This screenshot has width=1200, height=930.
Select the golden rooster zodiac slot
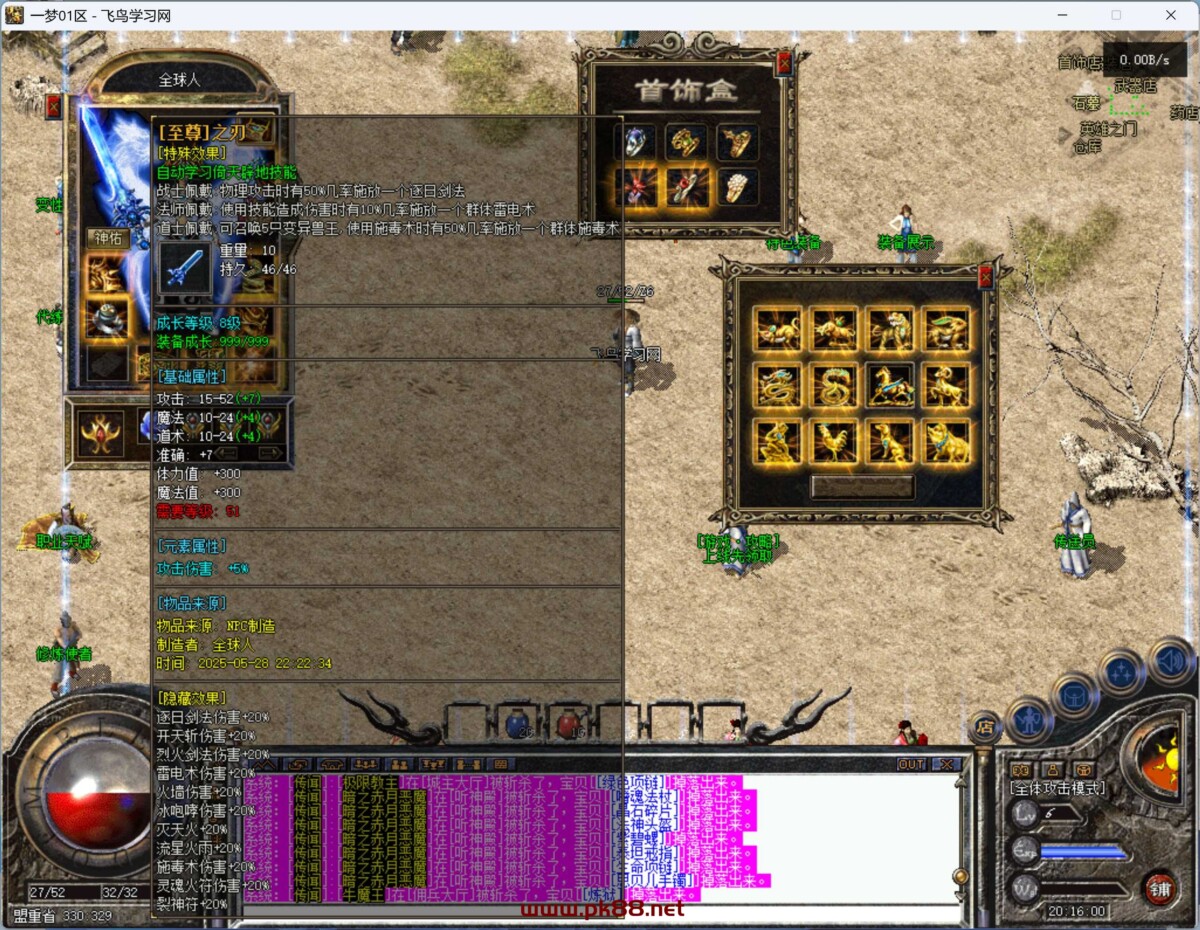(833, 441)
